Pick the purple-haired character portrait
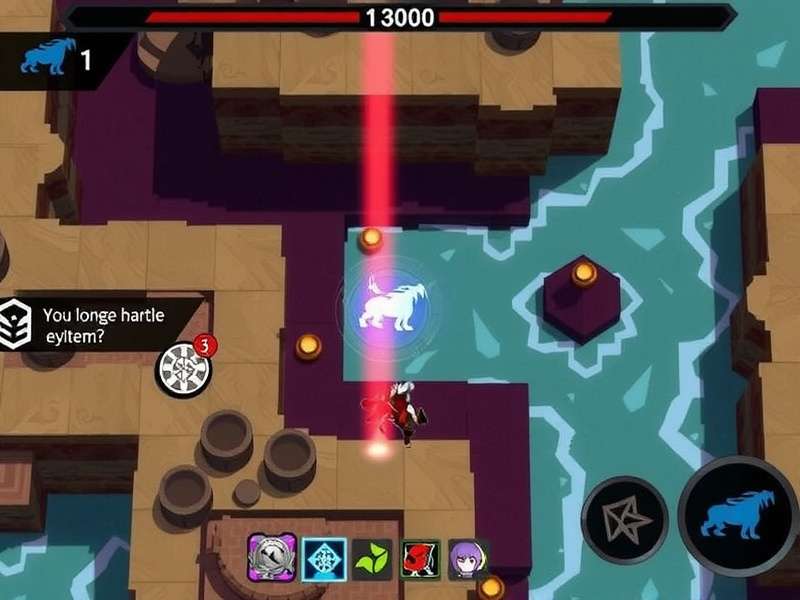Viewport: 800px width, 600px height. click(467, 558)
